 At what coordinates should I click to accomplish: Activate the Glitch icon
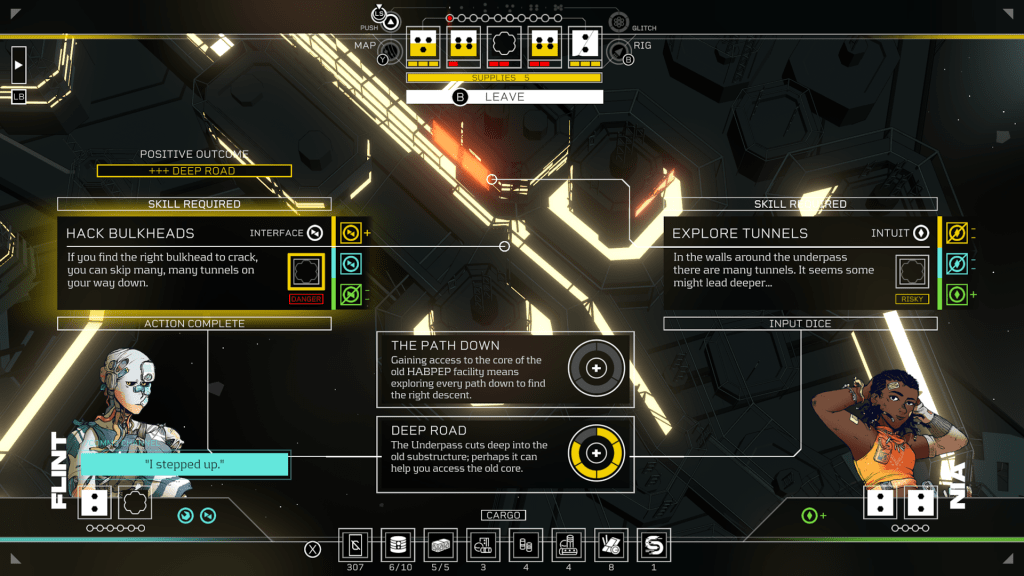(x=619, y=22)
